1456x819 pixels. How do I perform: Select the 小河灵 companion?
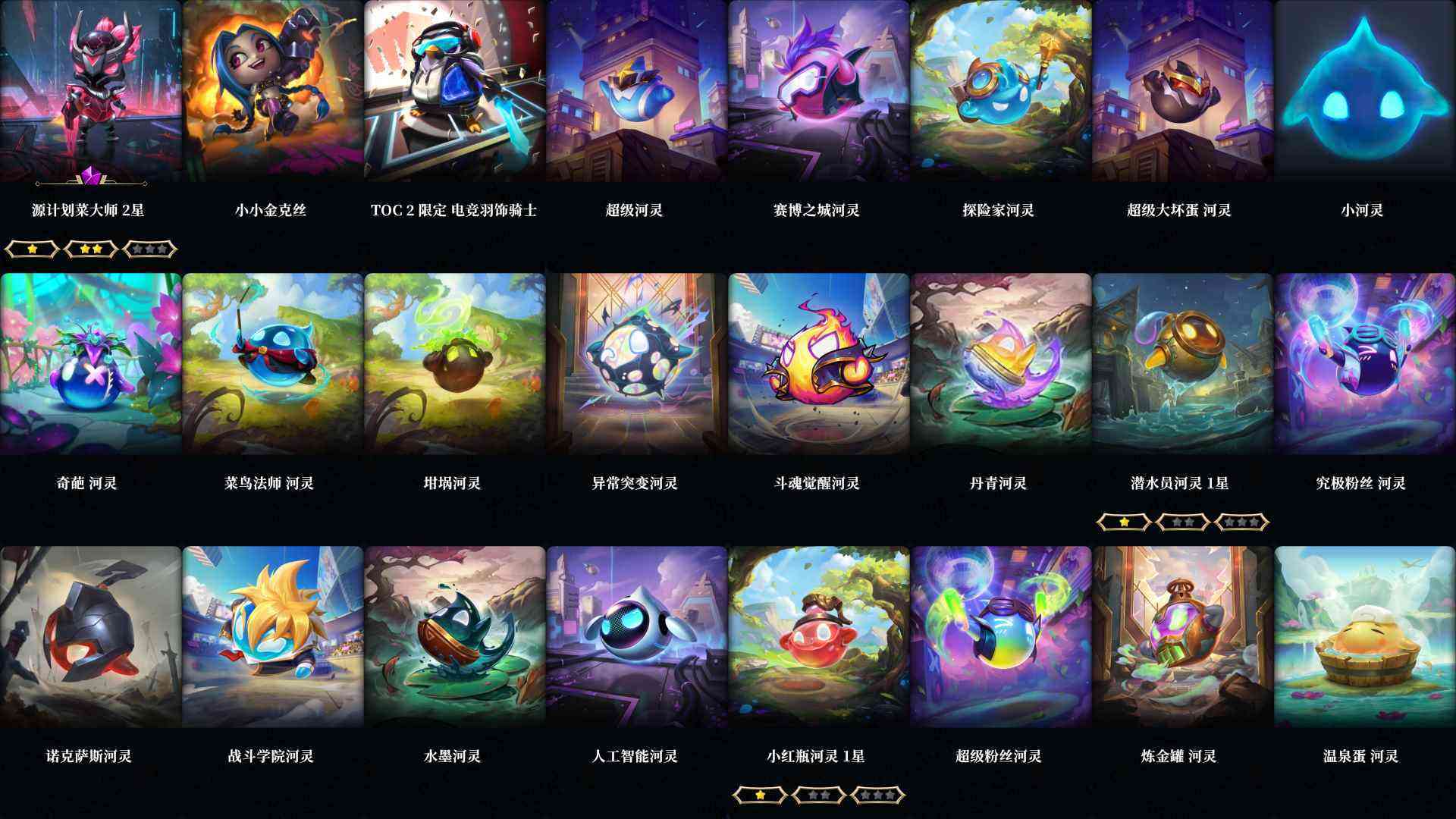(x=1363, y=91)
